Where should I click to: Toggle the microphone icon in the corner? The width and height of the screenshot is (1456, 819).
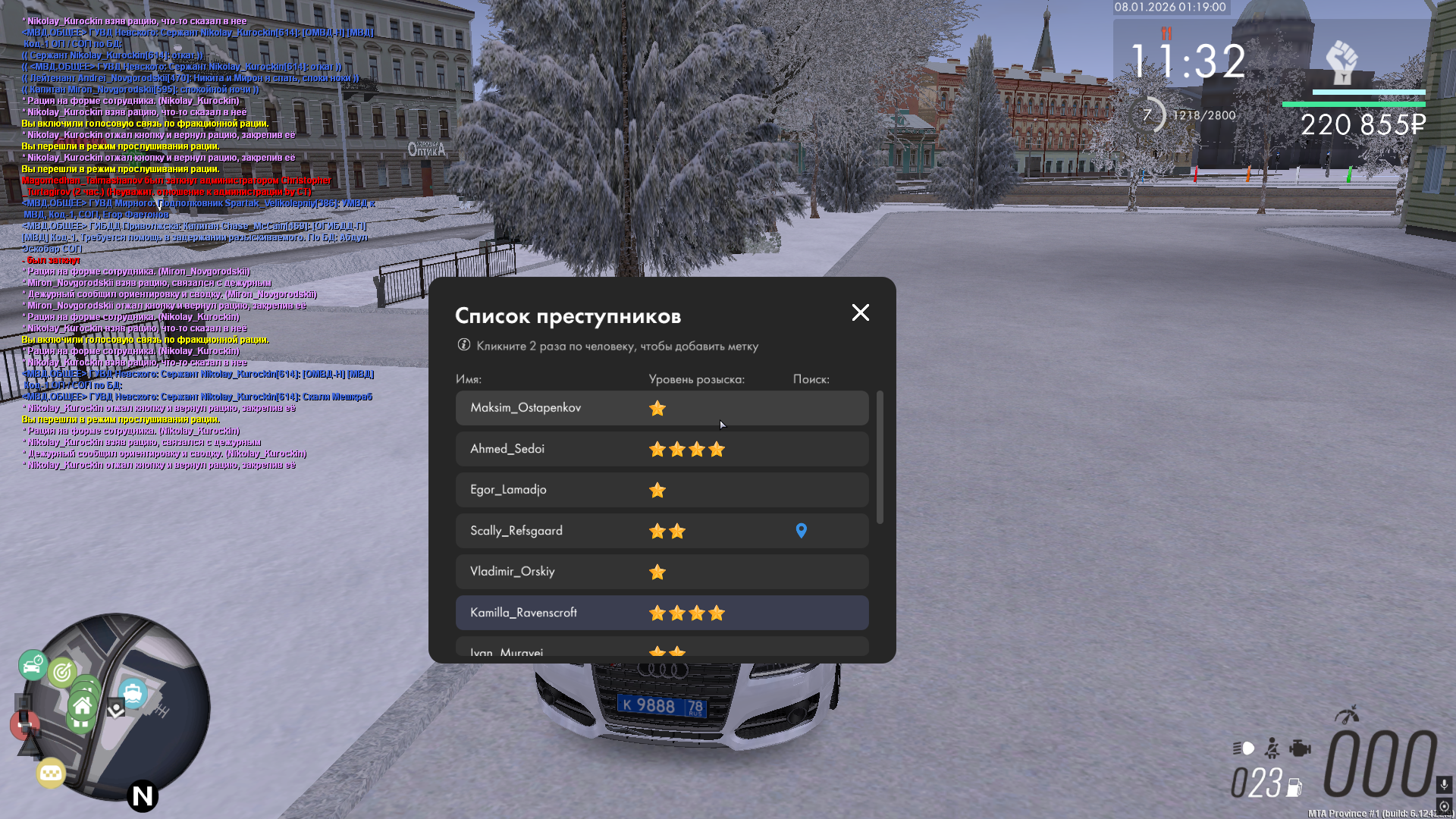pos(1444,784)
